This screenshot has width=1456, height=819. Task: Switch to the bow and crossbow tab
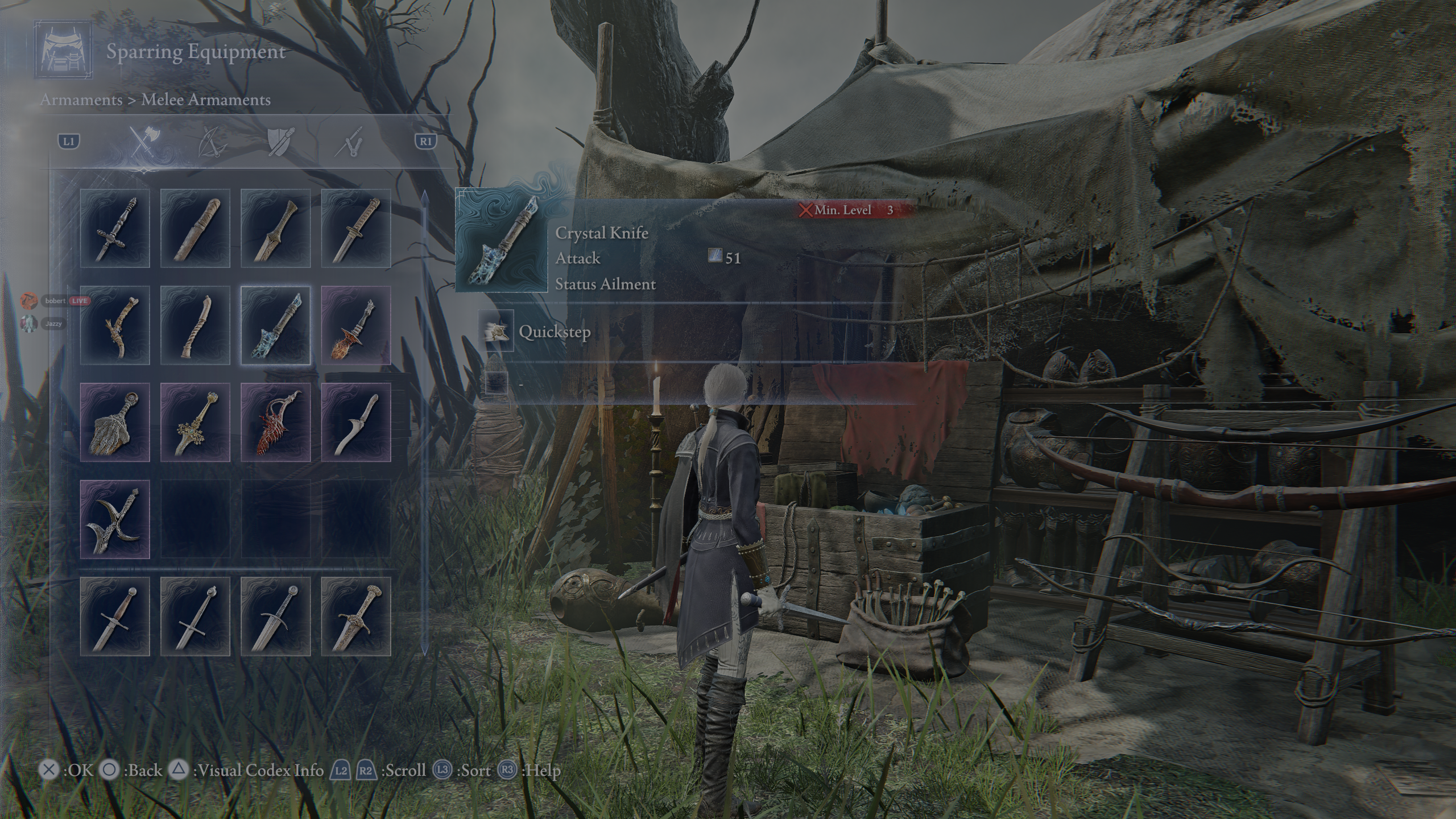click(x=213, y=142)
